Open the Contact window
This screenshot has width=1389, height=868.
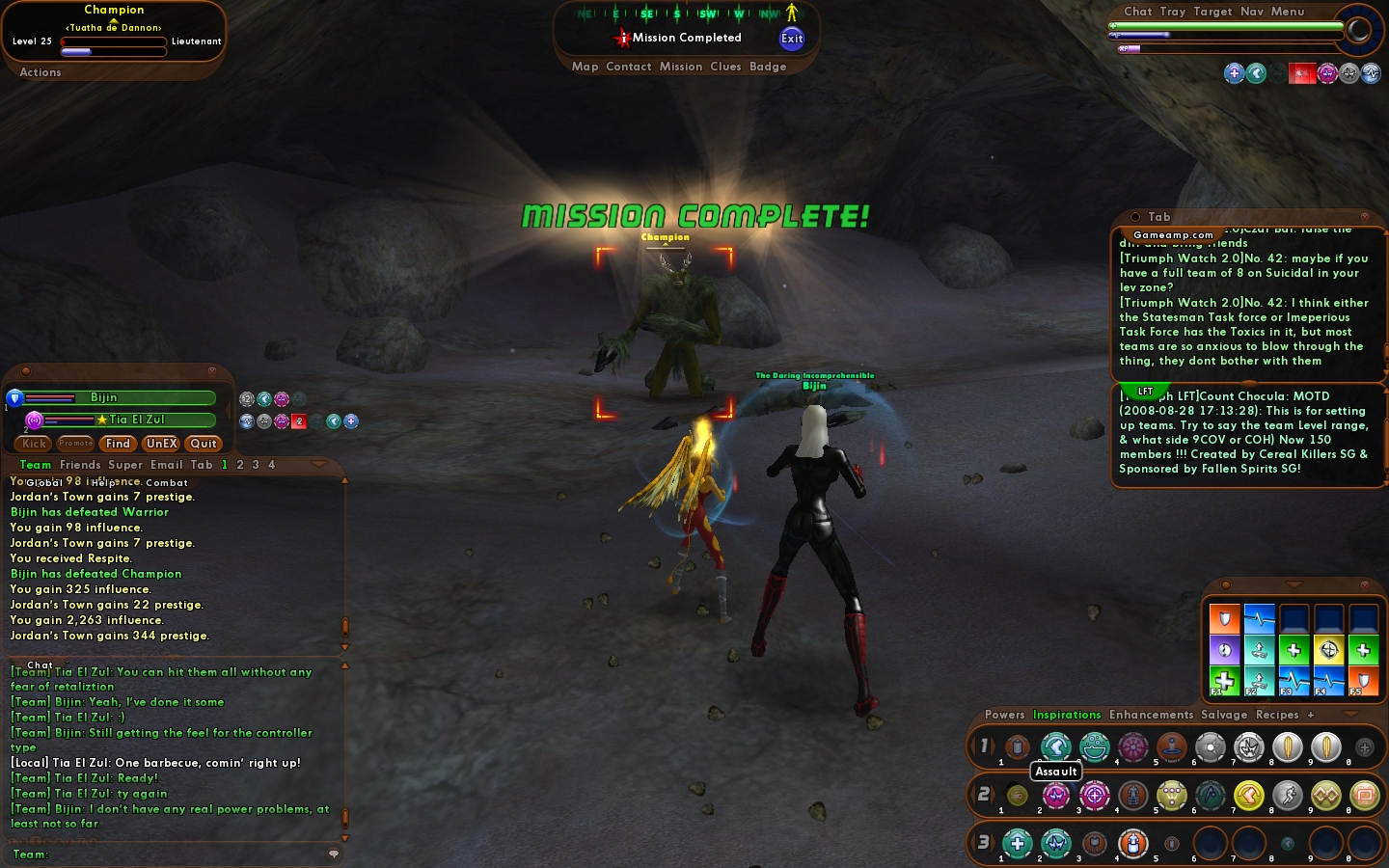point(629,67)
